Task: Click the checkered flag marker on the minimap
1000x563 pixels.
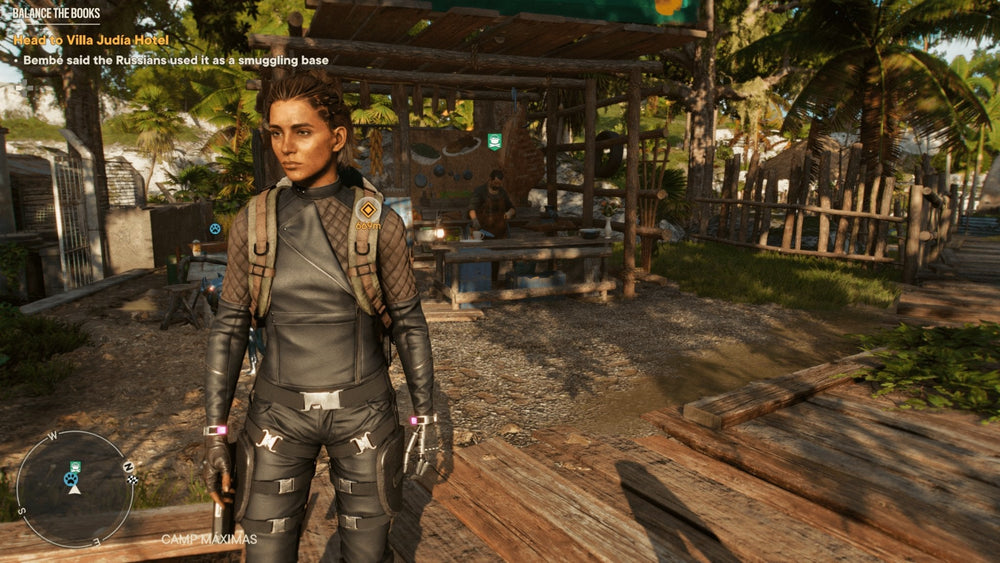Action: 132,480
